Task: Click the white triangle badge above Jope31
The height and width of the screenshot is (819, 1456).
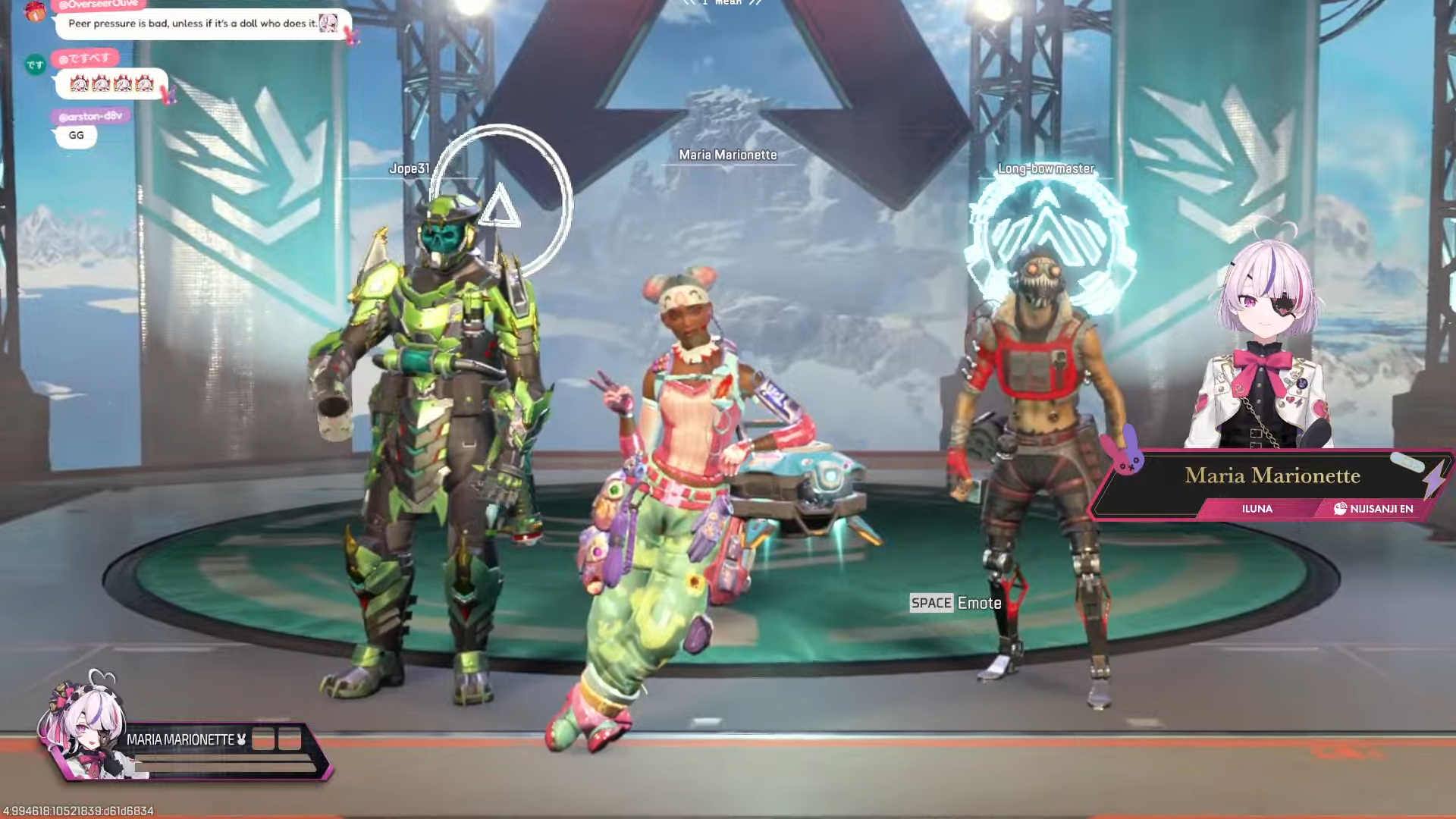Action: [x=500, y=201]
